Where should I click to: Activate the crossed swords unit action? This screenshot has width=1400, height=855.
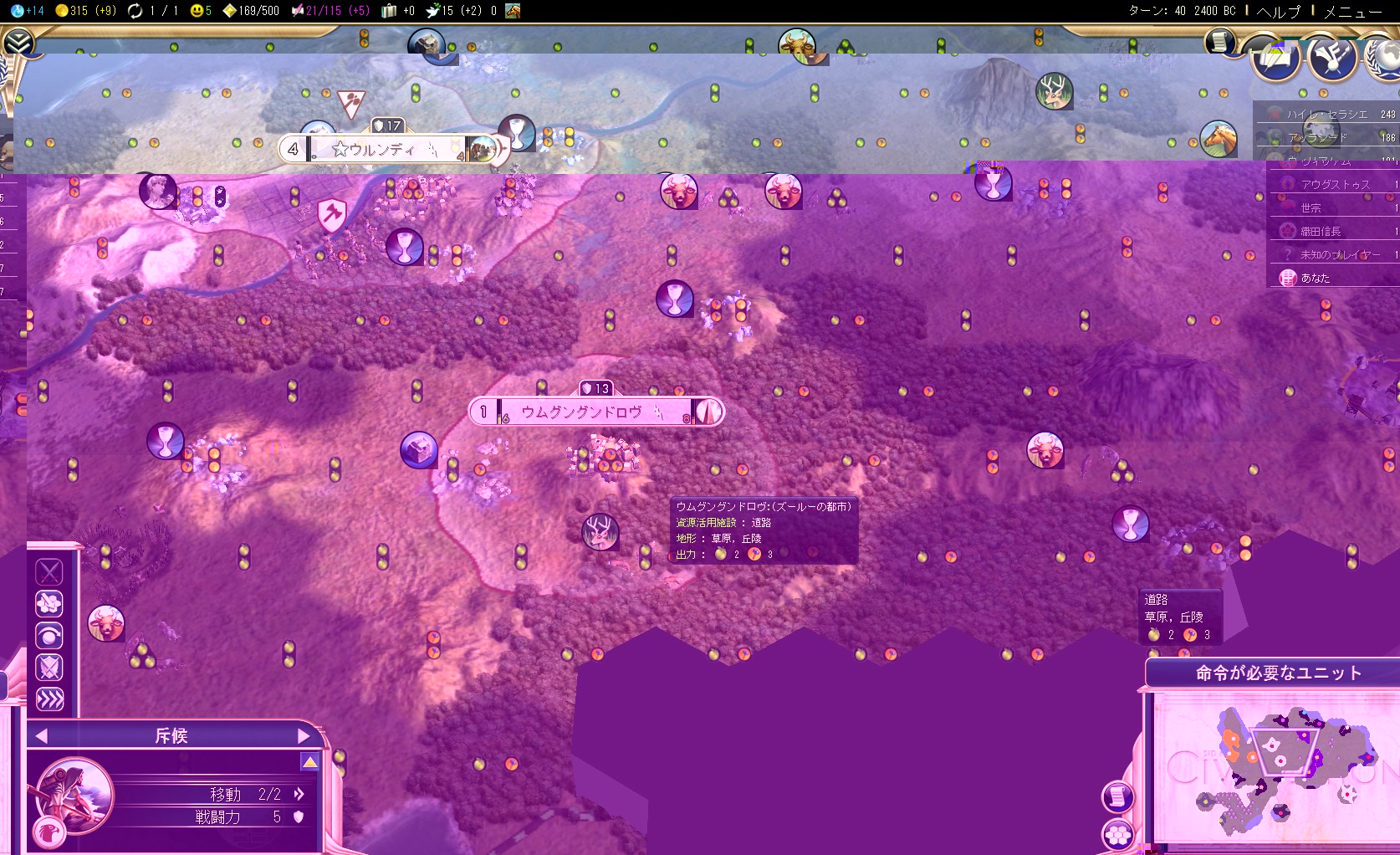(x=49, y=572)
